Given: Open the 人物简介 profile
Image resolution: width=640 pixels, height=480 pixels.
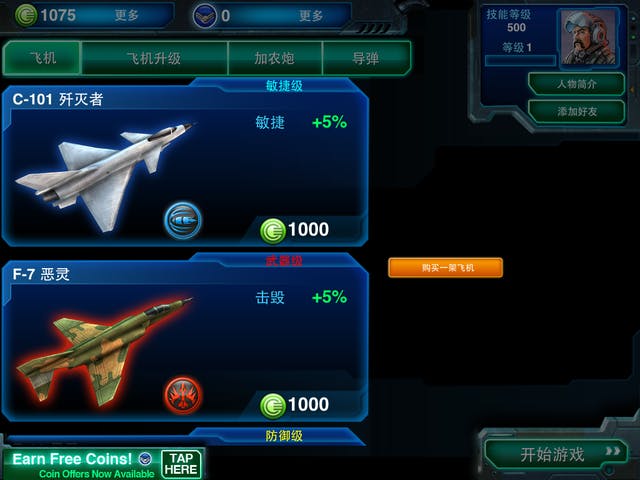Looking at the screenshot, I should pyautogui.click(x=576, y=84).
